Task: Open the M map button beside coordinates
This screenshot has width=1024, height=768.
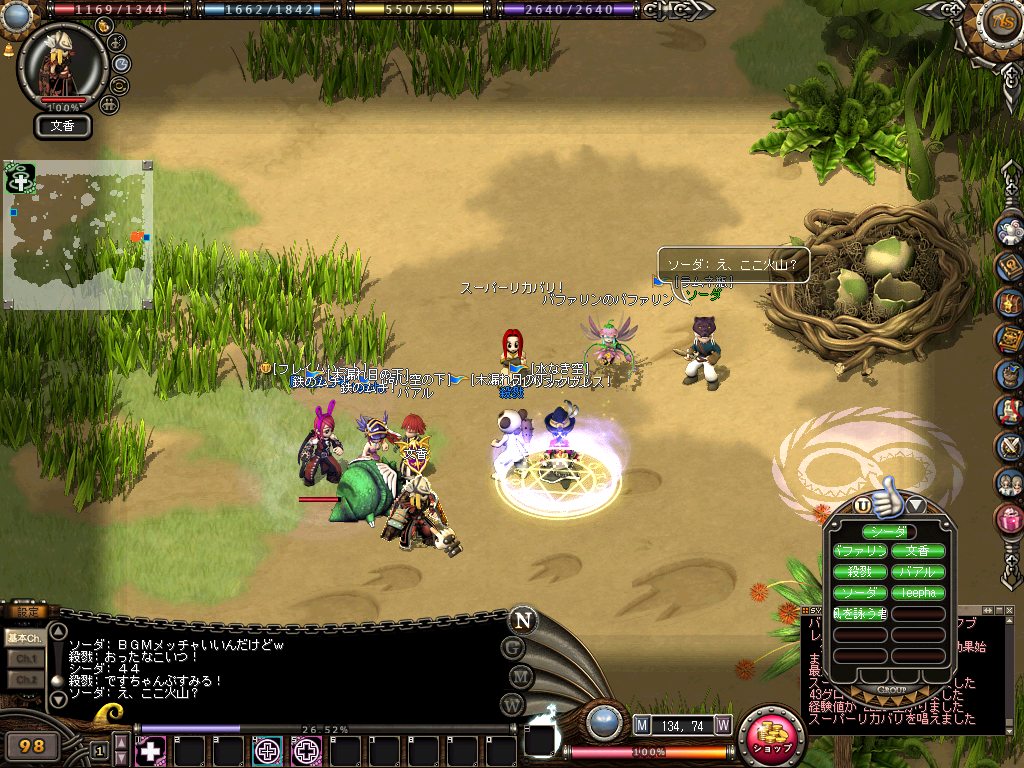Action: pyautogui.click(x=642, y=724)
